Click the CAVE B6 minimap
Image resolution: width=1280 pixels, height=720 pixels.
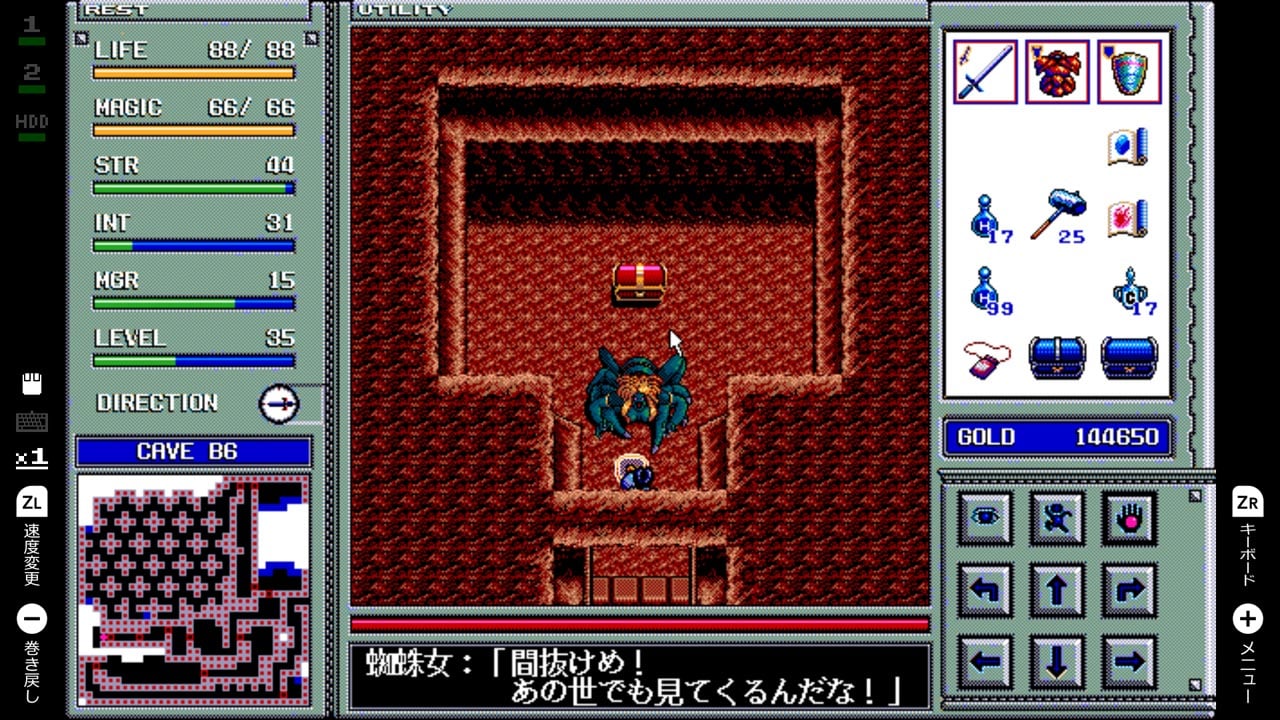[194, 590]
